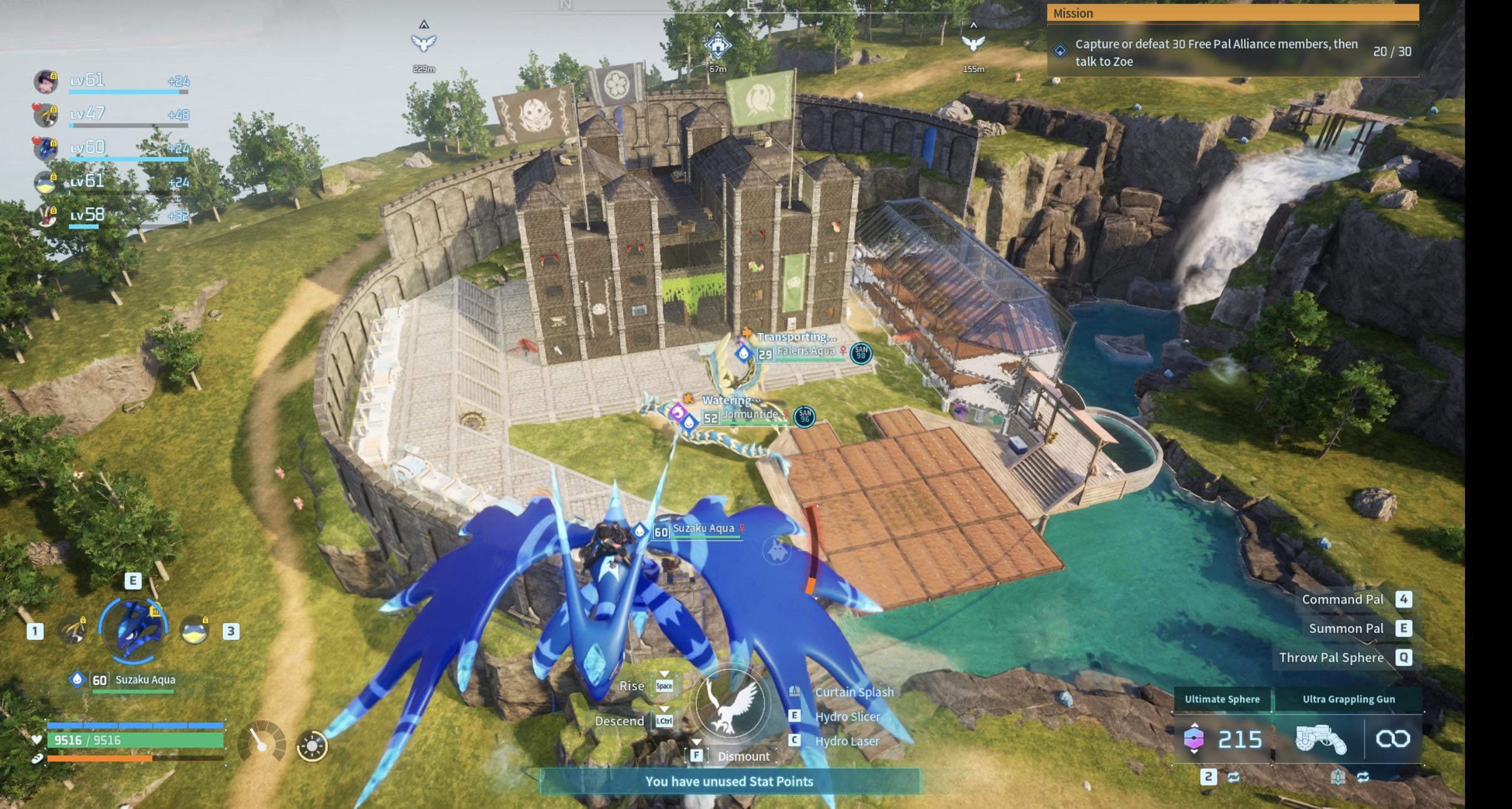
Task: Click the eagle flying mount icon
Action: pos(730,704)
